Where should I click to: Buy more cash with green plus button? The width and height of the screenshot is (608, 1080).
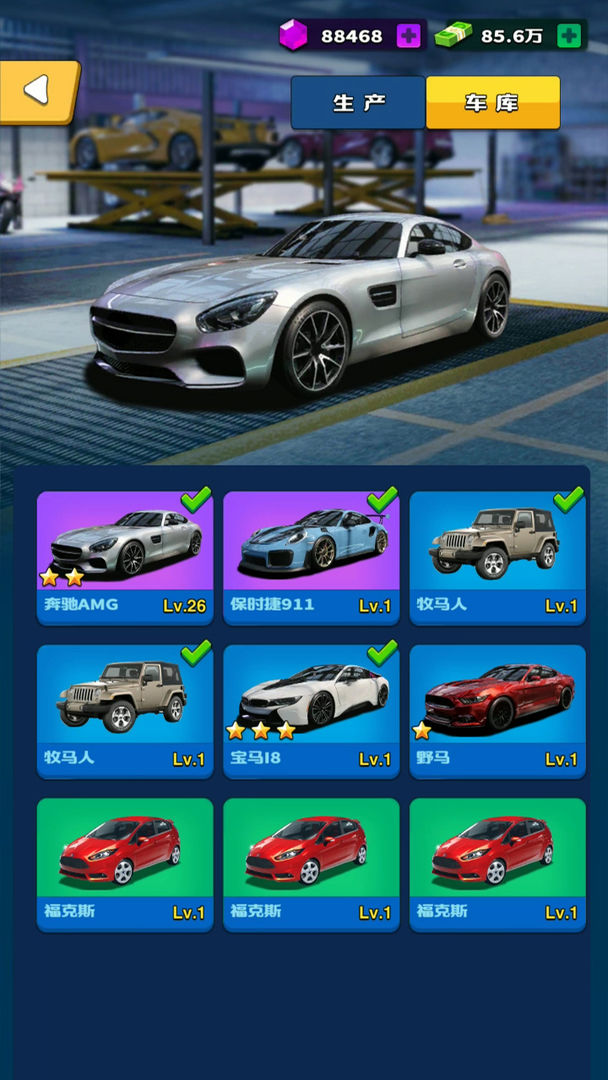[568, 36]
